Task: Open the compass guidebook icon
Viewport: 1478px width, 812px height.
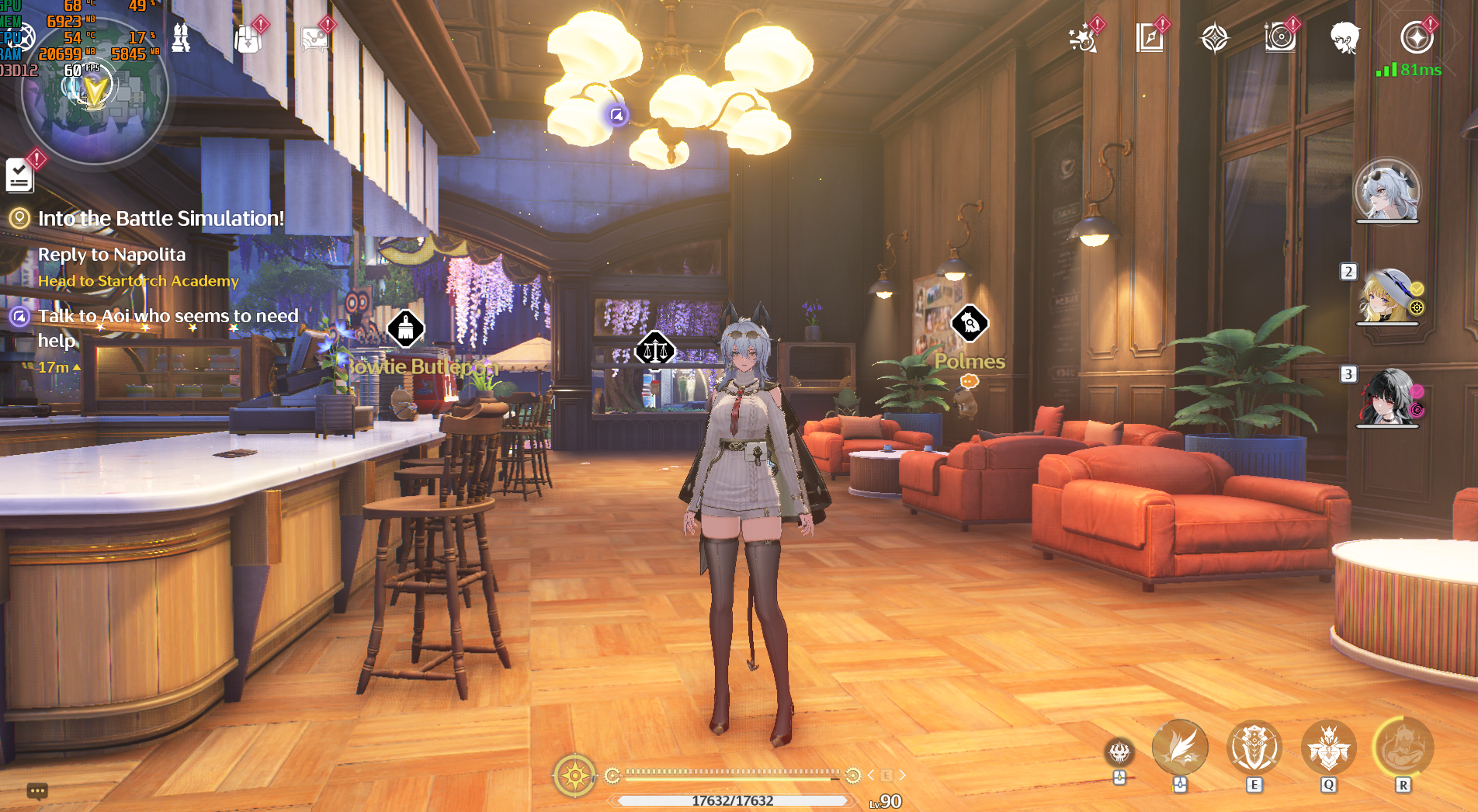Action: click(x=1150, y=37)
